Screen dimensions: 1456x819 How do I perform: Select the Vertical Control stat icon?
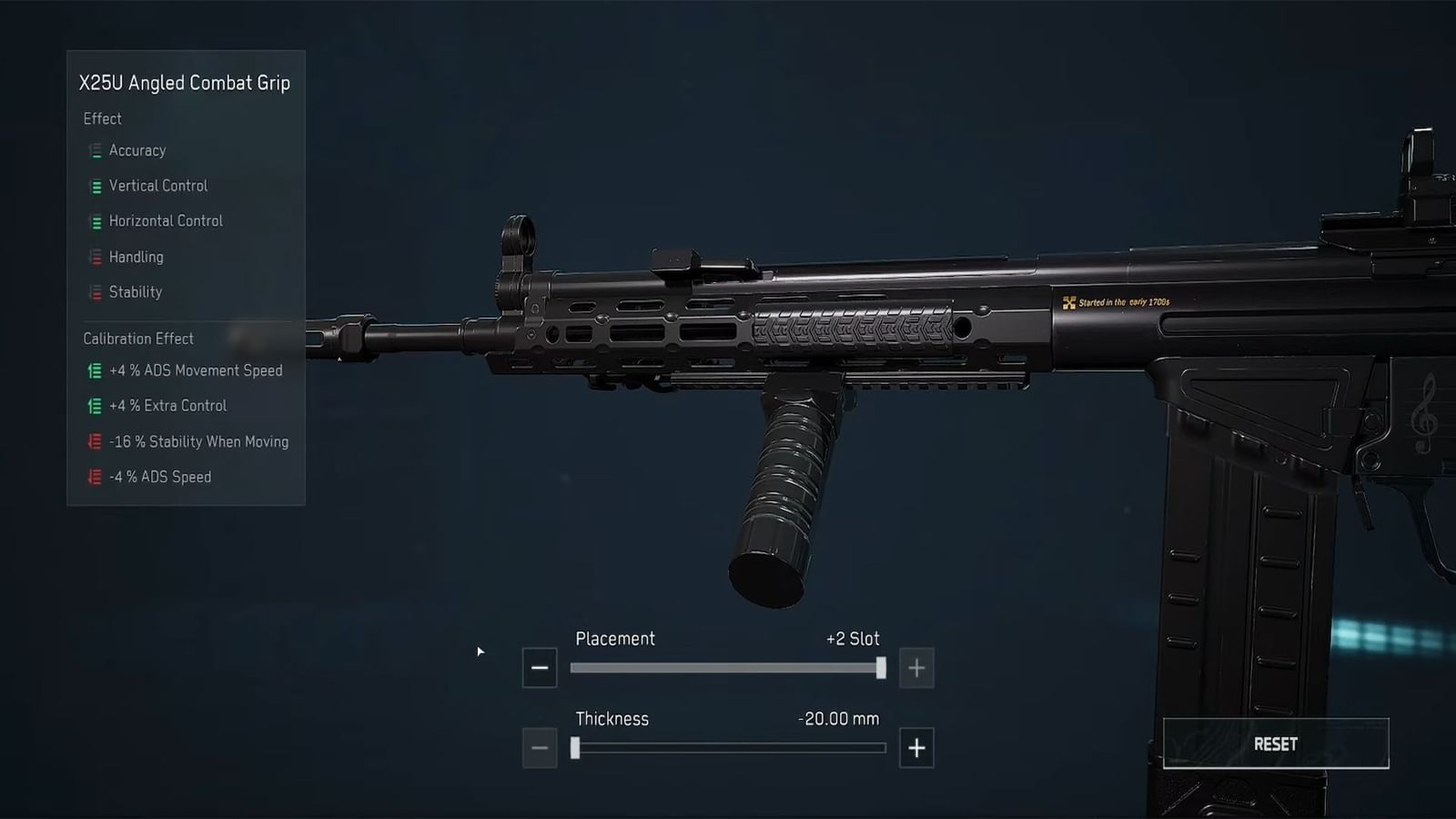click(x=95, y=186)
